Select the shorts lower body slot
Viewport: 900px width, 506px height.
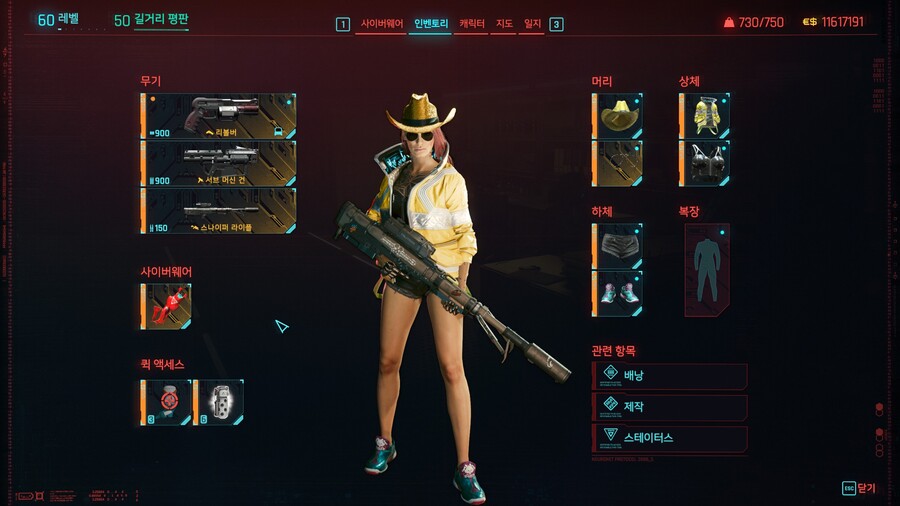tap(617, 246)
